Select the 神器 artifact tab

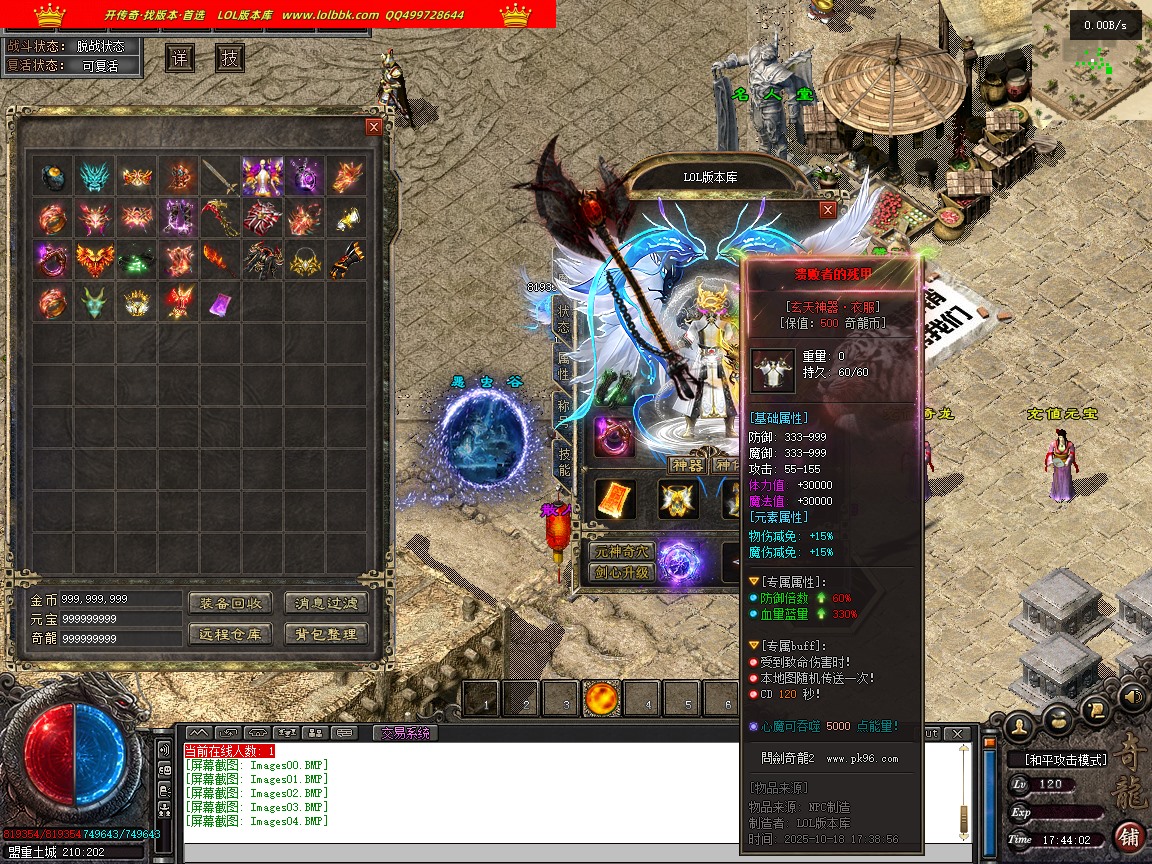pyautogui.click(x=687, y=465)
